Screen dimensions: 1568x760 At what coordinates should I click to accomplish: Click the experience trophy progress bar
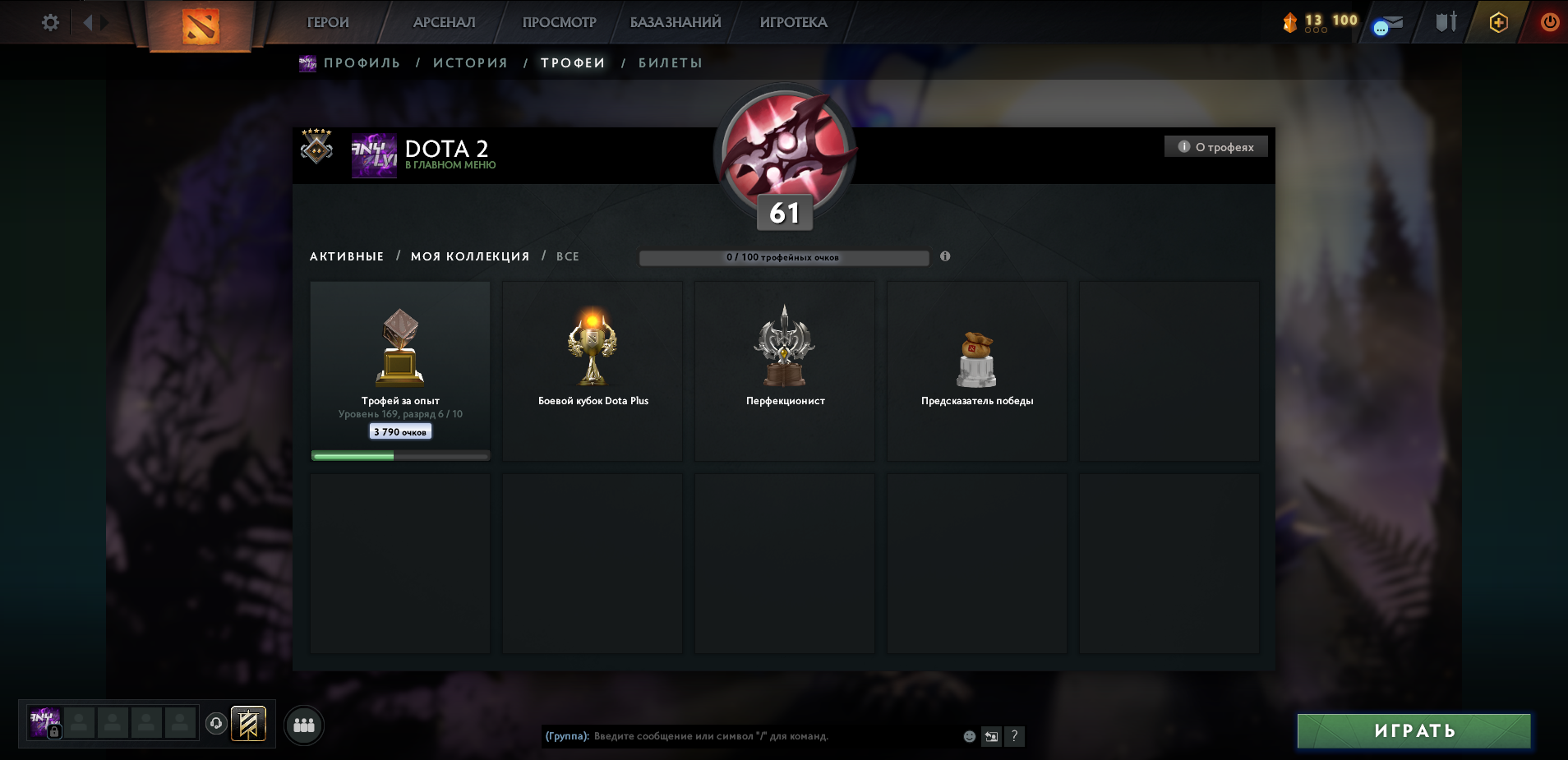[399, 454]
